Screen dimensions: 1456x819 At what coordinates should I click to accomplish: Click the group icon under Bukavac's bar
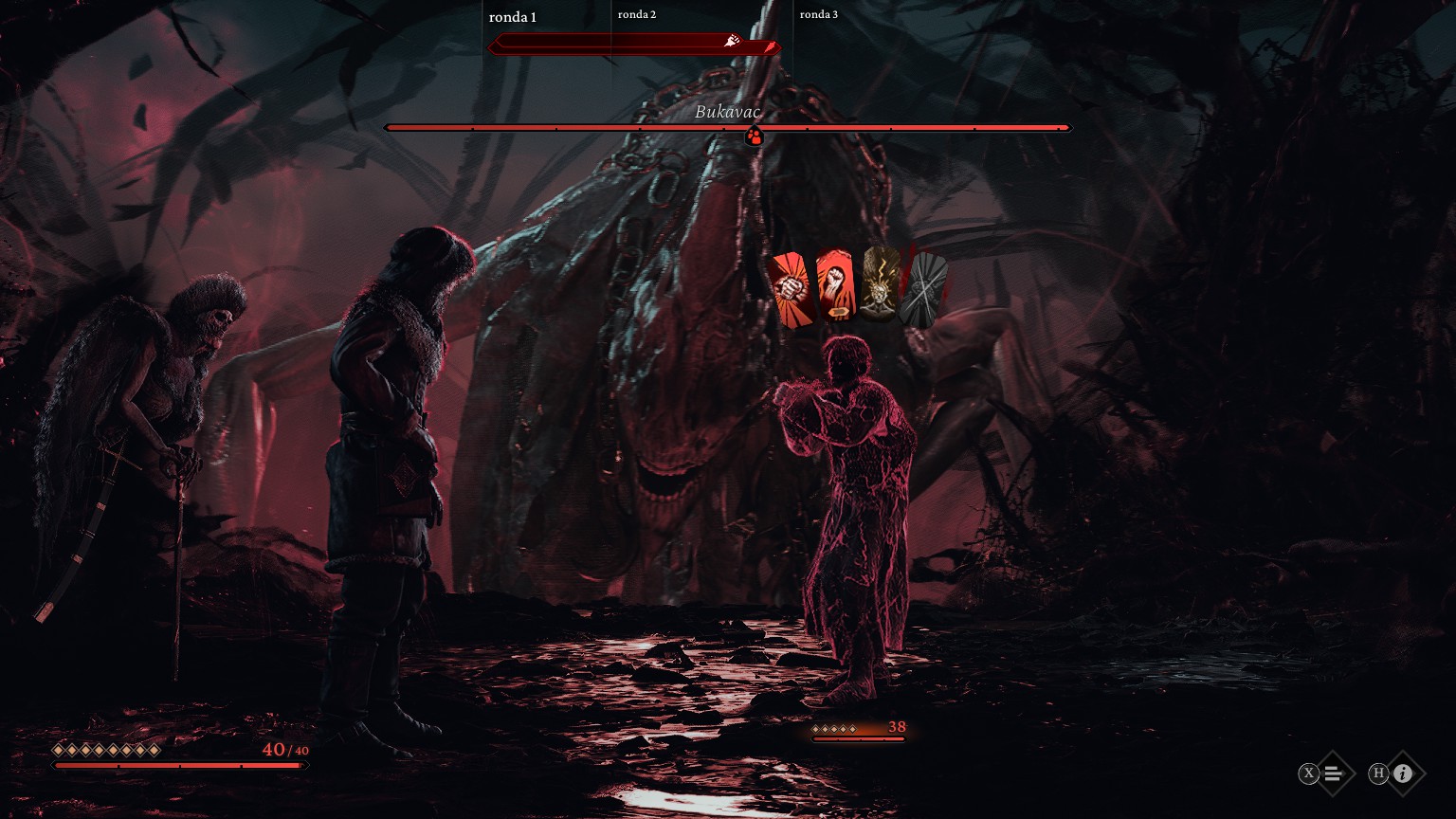754,137
